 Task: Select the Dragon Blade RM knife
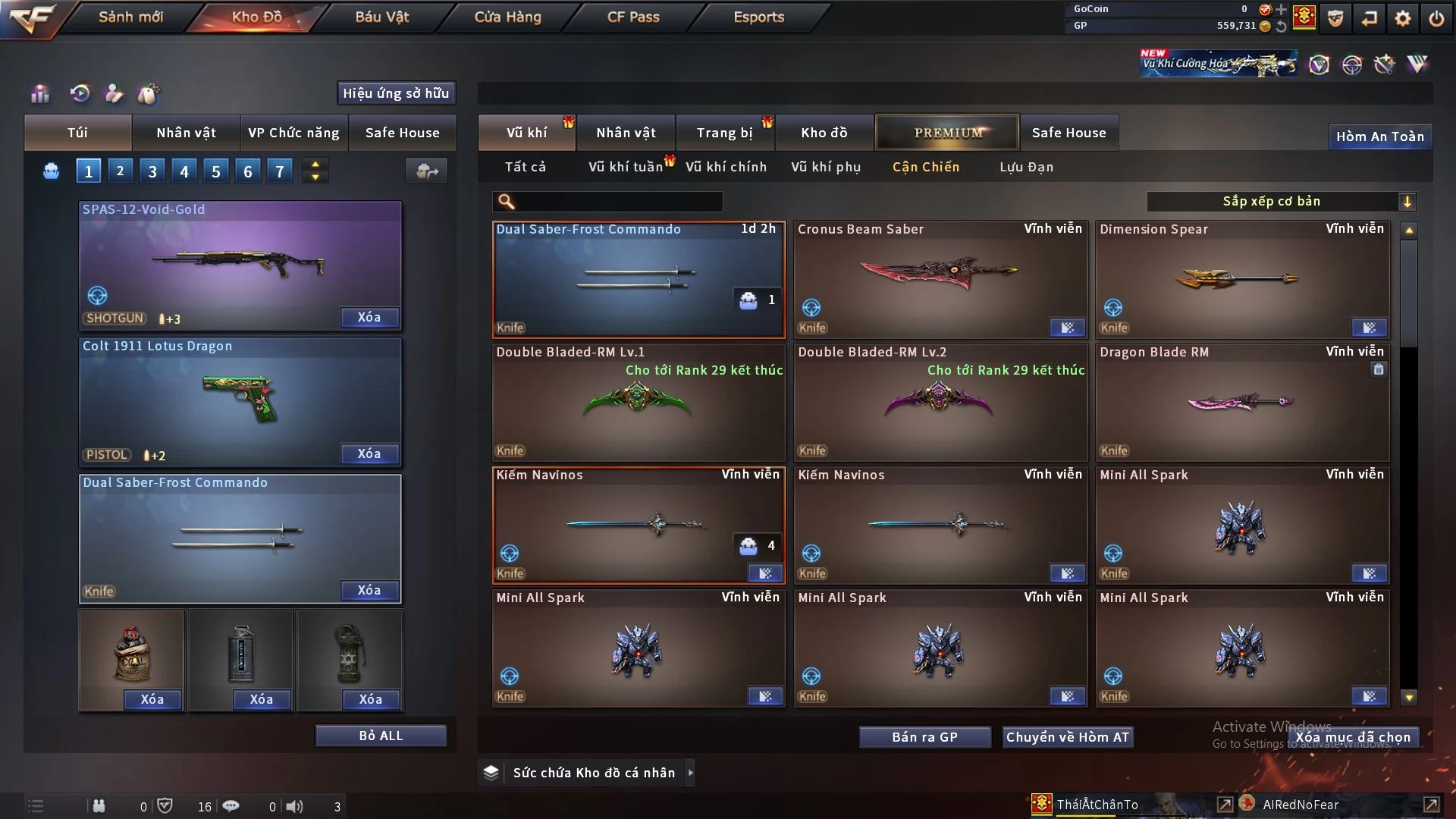click(x=1241, y=402)
